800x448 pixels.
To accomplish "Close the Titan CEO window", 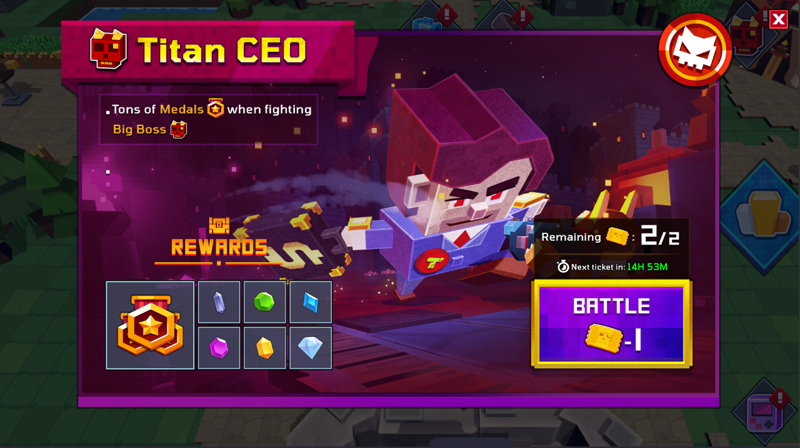I will [x=778, y=19].
